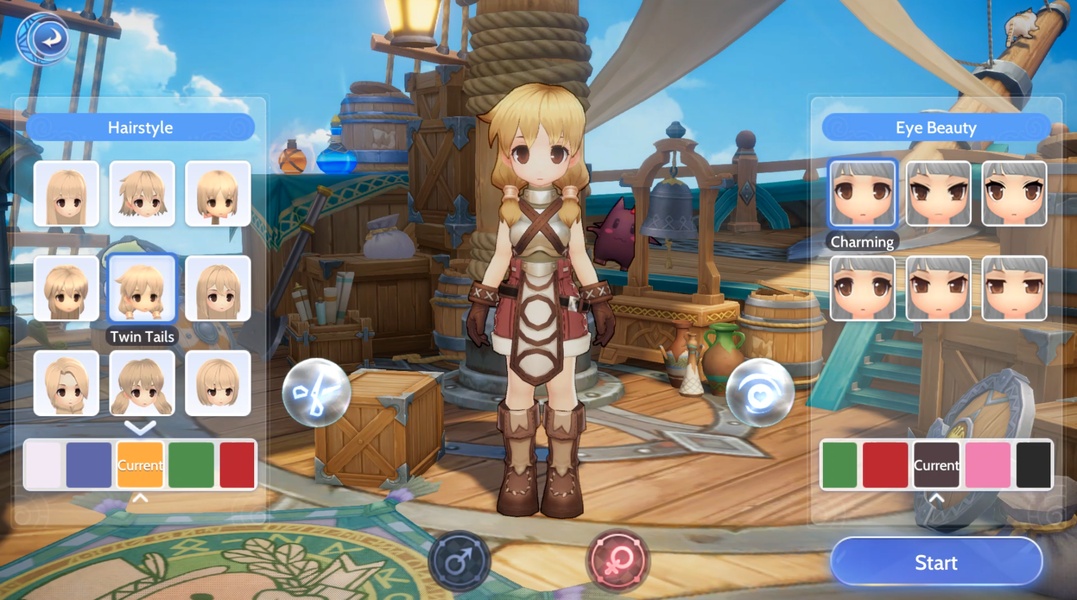Pick the green hair color swatch
The height and width of the screenshot is (600, 1077).
[191, 465]
